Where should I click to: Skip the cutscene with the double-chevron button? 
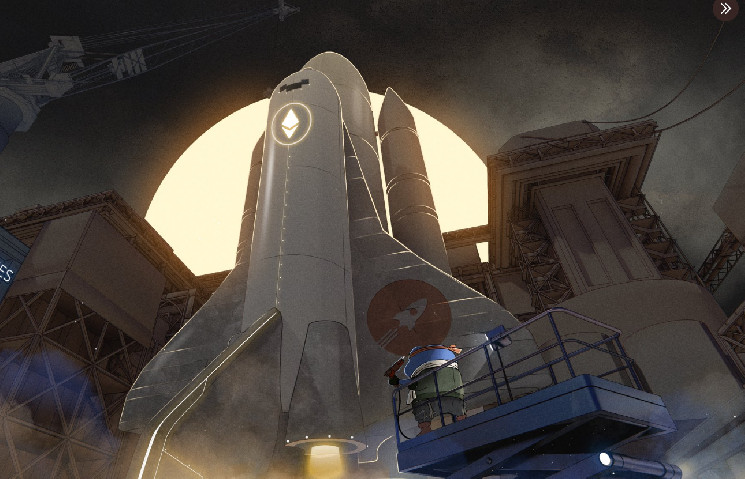[x=726, y=10]
